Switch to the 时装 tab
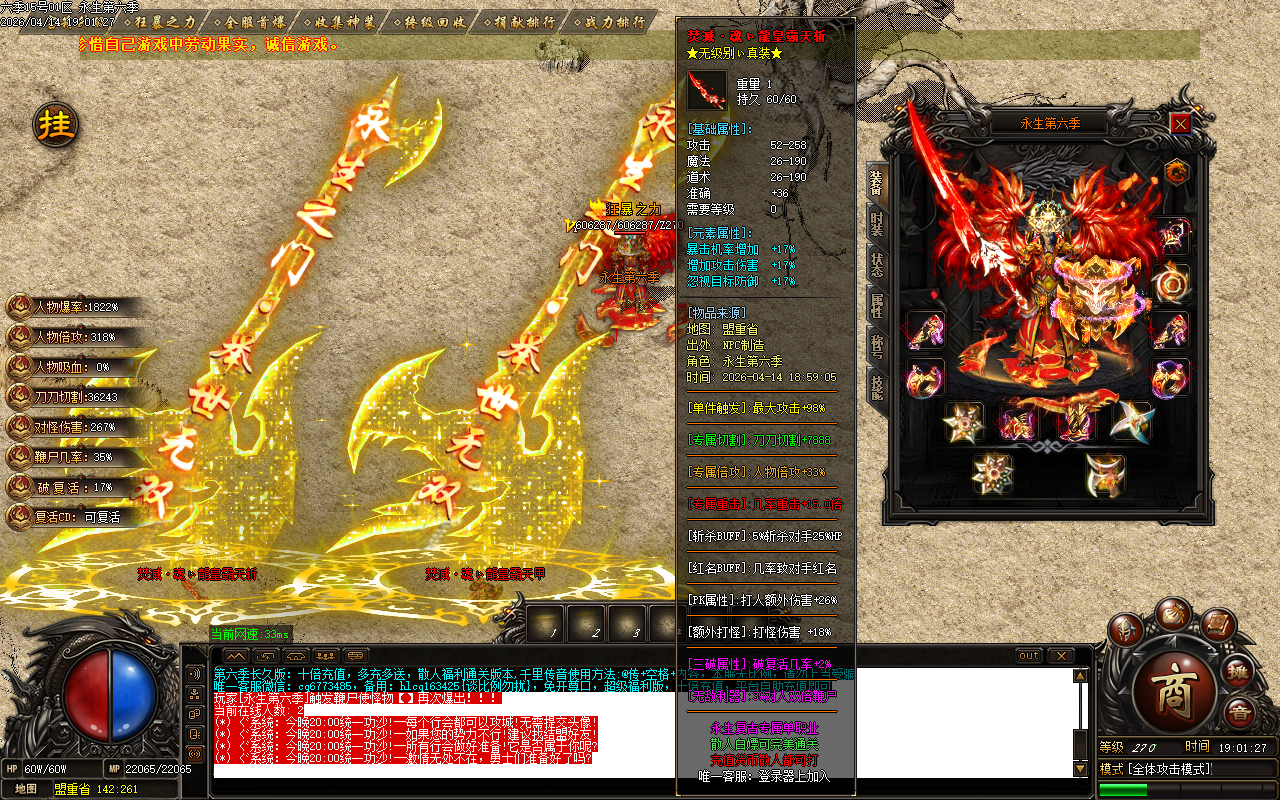 (877, 223)
